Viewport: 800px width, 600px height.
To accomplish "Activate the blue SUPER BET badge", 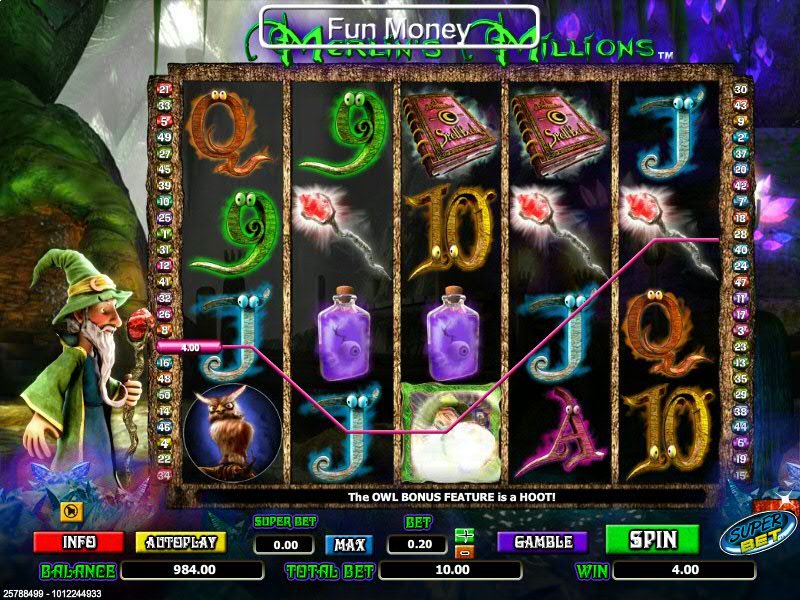I will tap(757, 534).
